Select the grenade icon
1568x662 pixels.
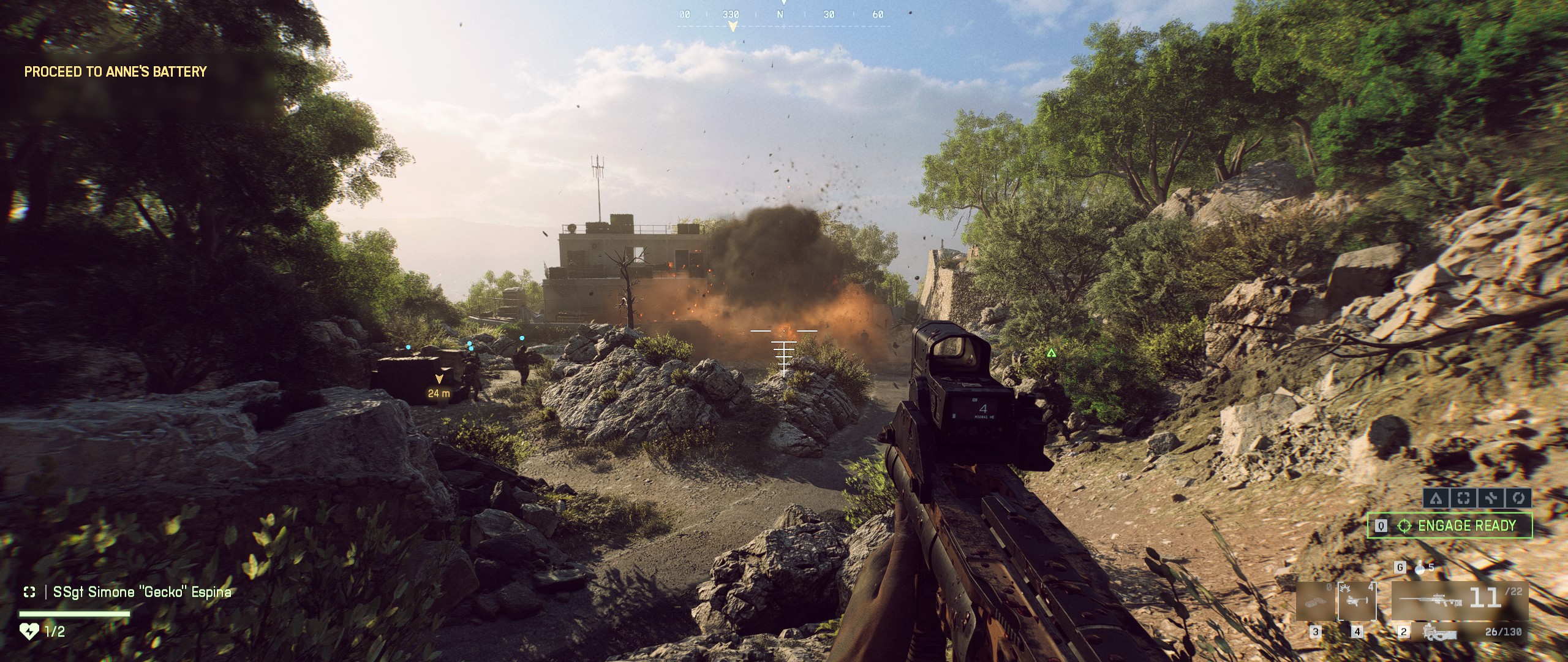coord(1420,568)
